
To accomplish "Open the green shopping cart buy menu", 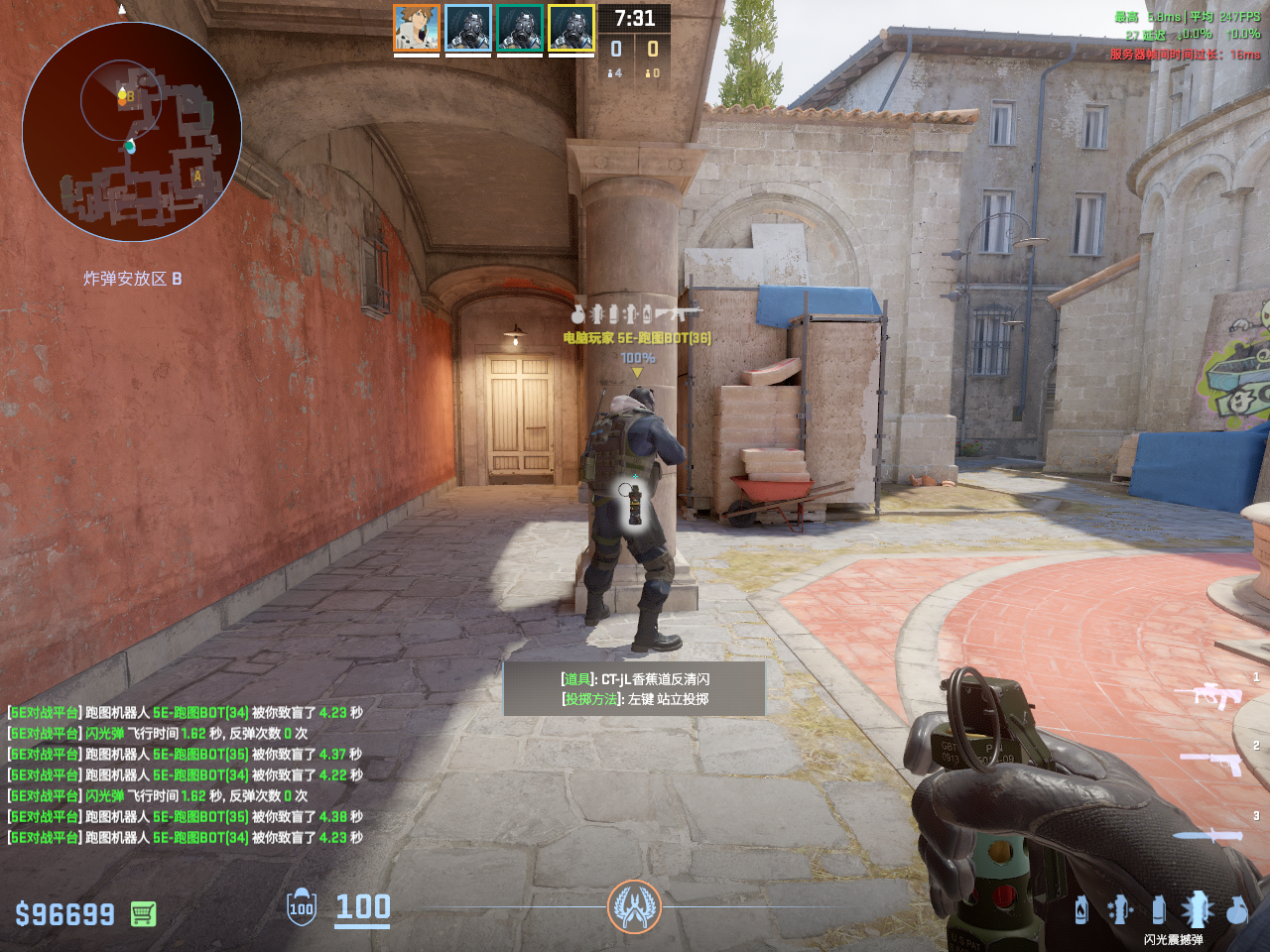I will pos(143,913).
